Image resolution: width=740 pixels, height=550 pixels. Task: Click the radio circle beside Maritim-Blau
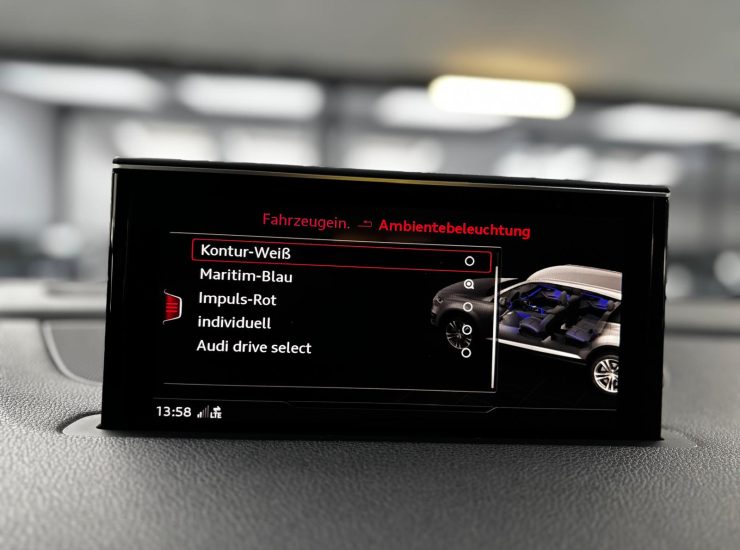pyautogui.click(x=469, y=284)
